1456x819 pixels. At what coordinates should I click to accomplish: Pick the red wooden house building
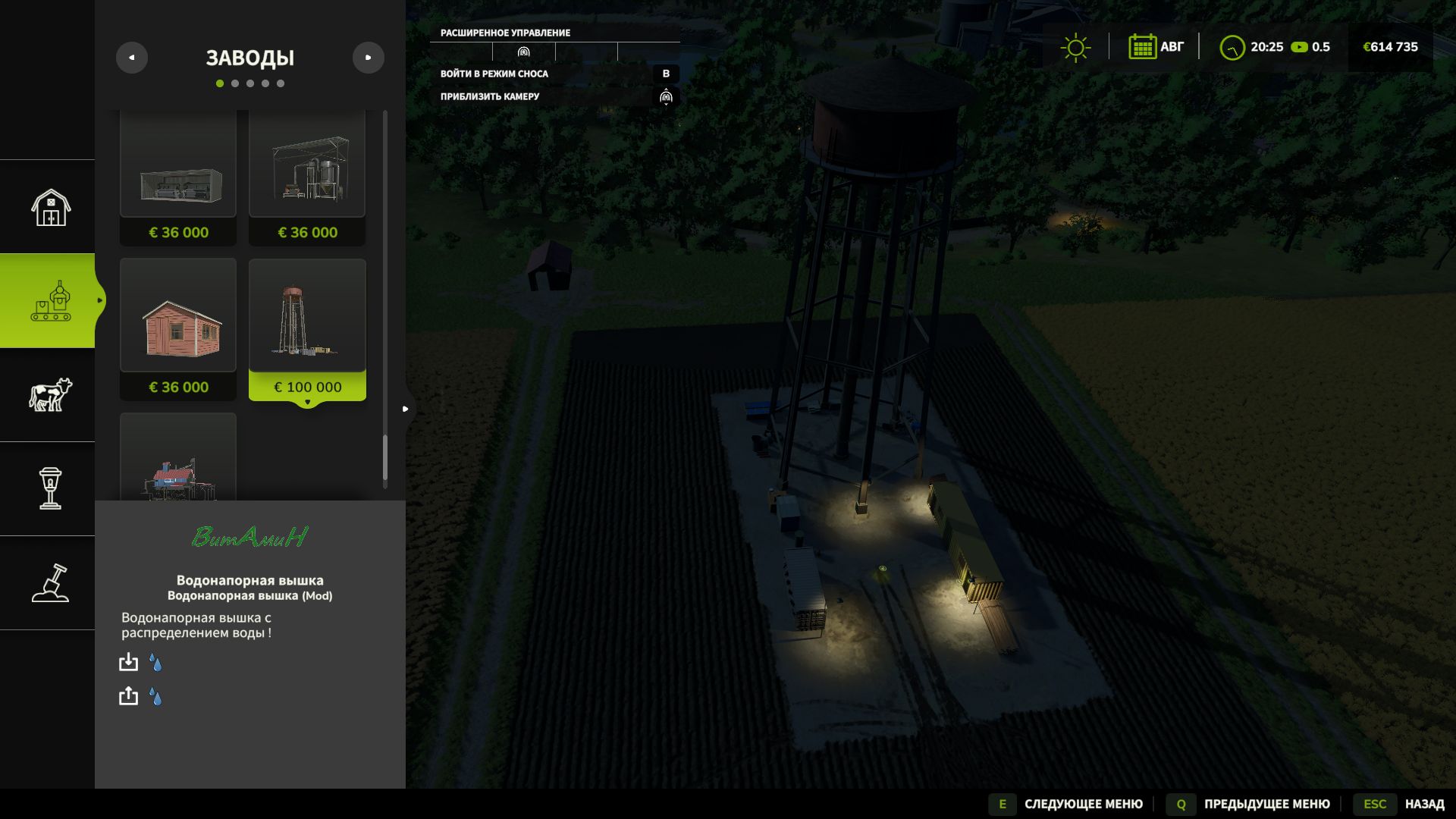(x=178, y=328)
